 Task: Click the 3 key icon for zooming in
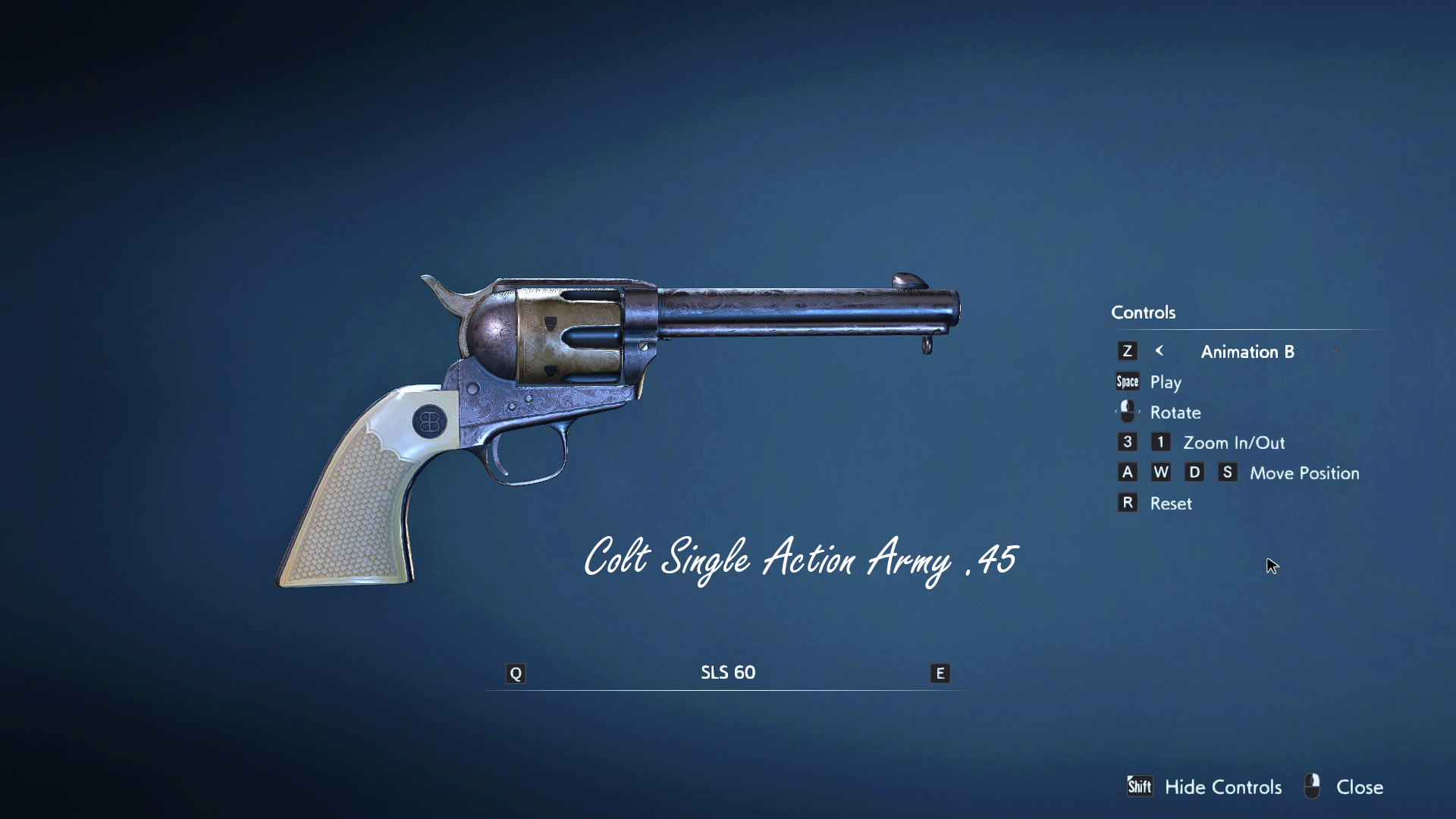[1128, 442]
